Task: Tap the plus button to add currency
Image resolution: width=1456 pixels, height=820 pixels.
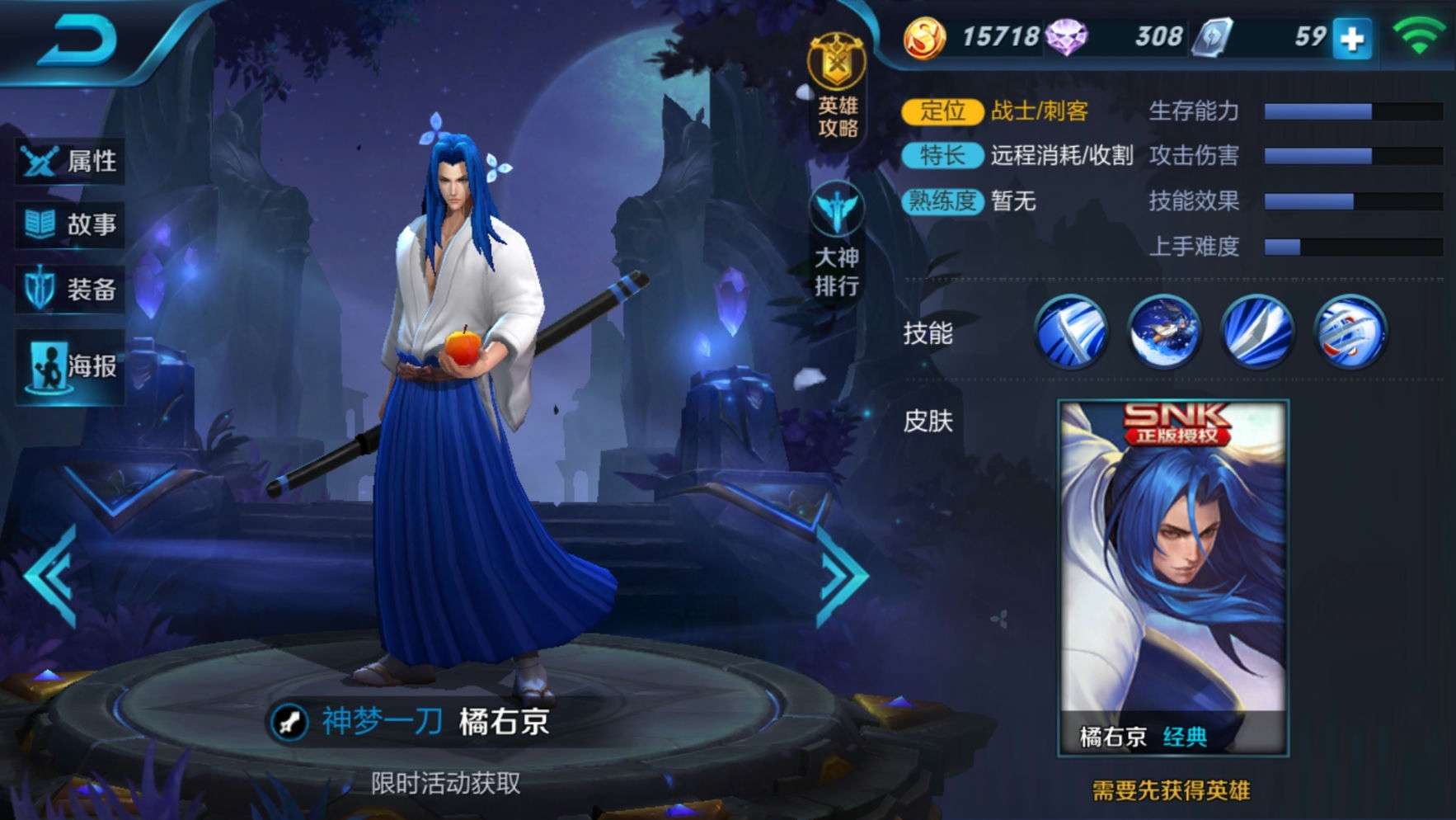Action: [x=1352, y=39]
